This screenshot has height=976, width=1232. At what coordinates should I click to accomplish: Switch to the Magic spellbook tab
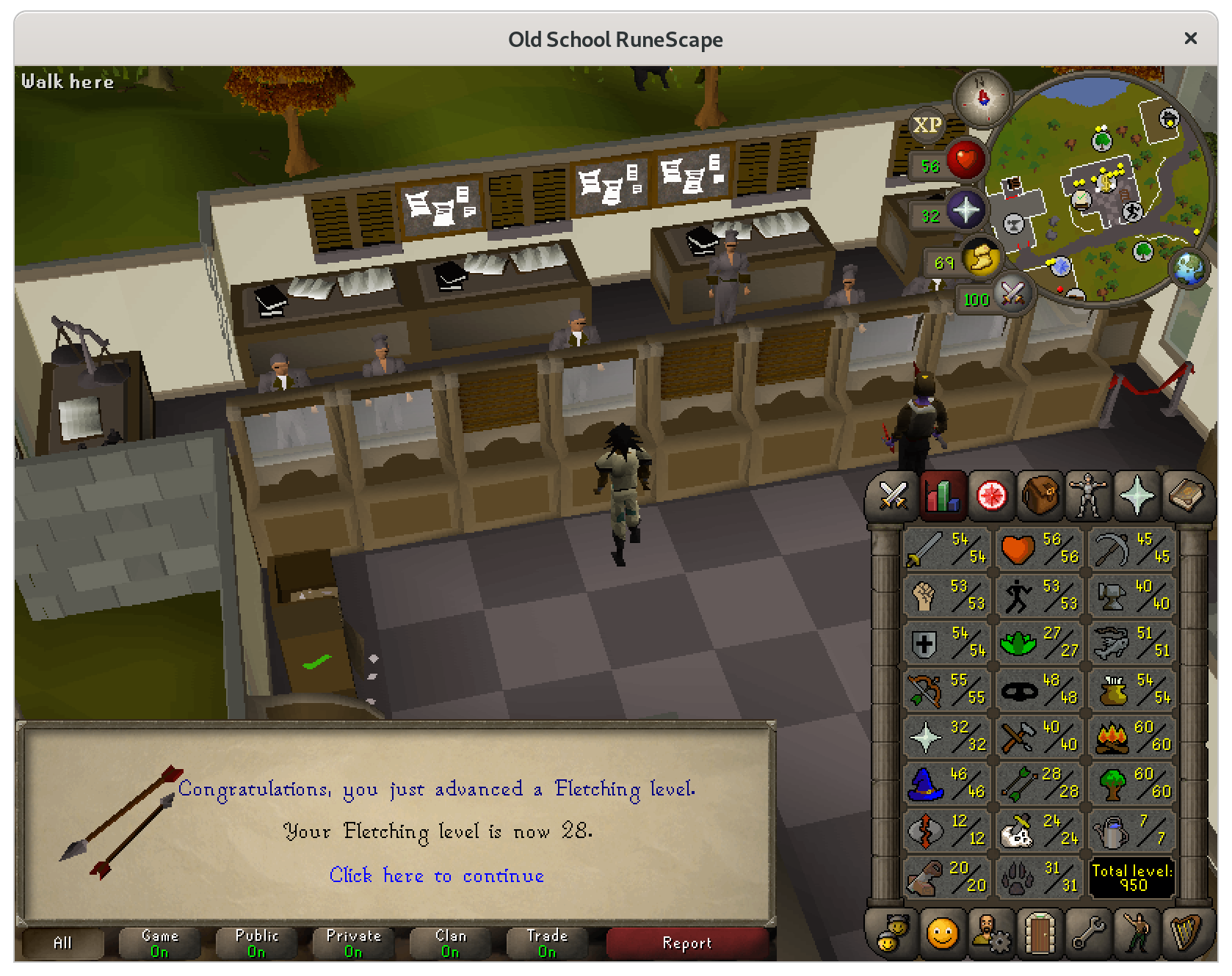(x=1186, y=496)
